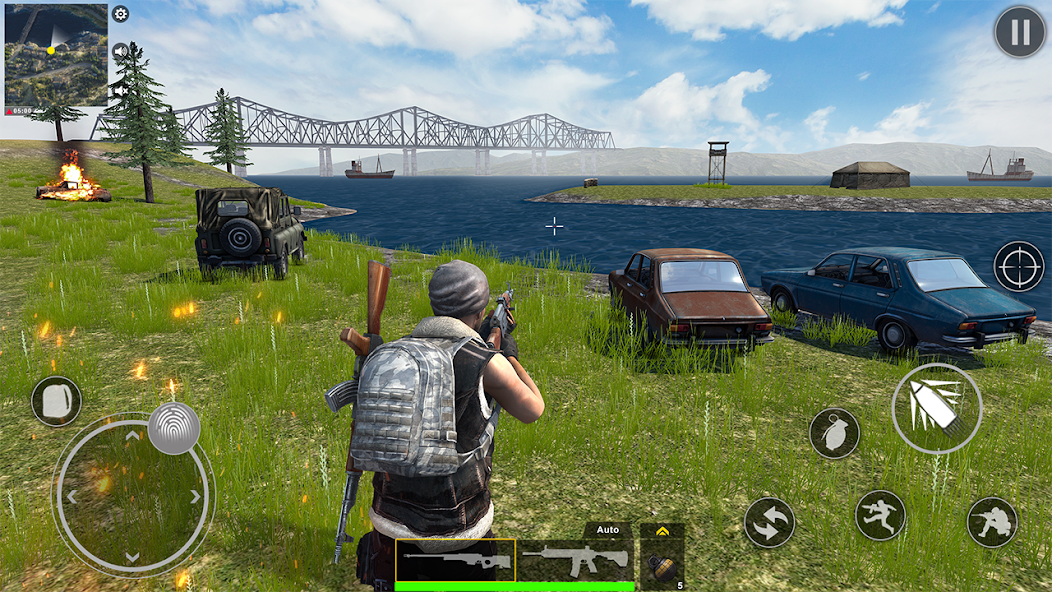Open the gear settings icon
Screen dimensions: 1052x592
[121, 14]
